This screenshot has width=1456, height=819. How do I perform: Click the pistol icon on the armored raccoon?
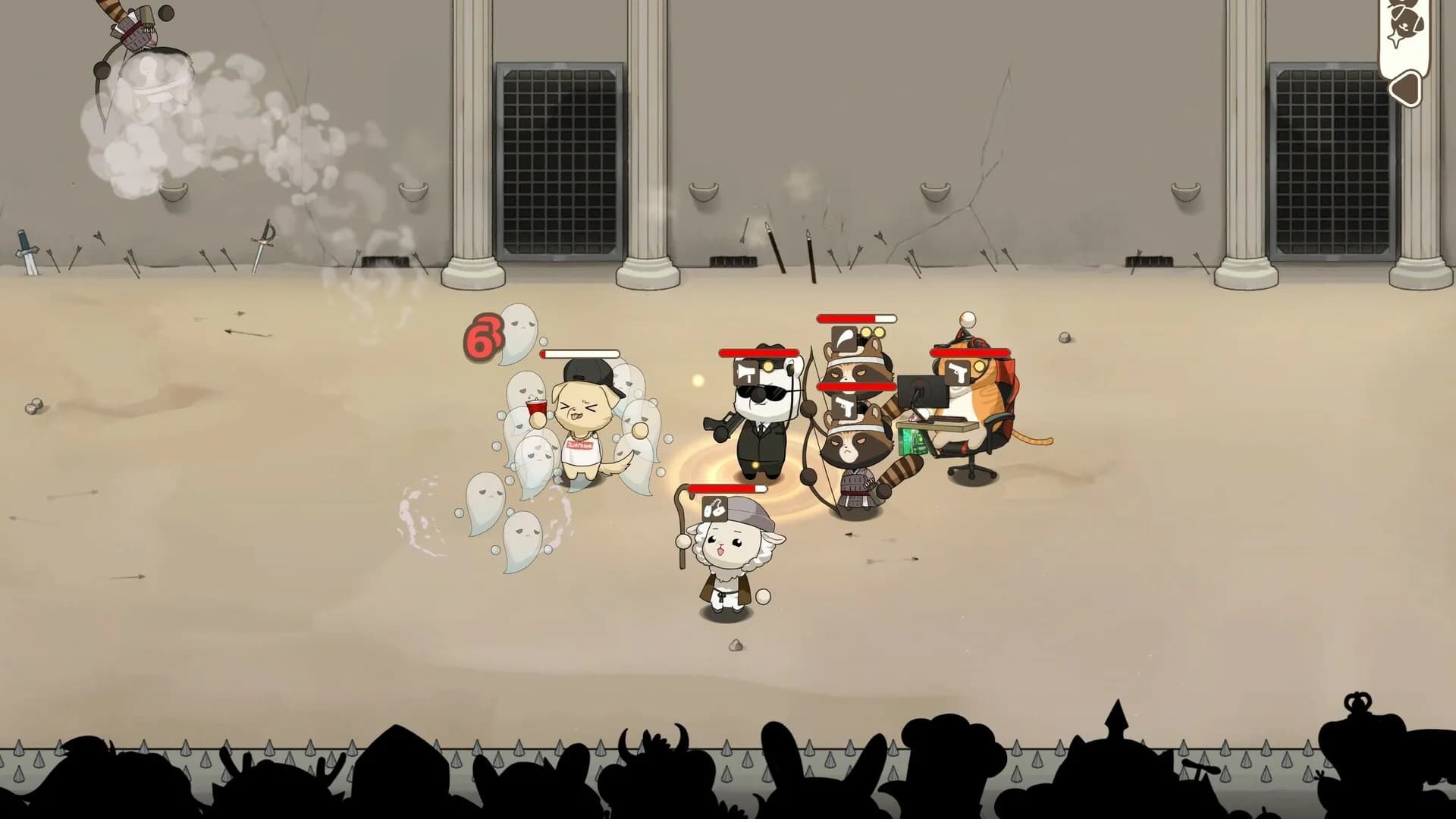pyautogui.click(x=844, y=406)
